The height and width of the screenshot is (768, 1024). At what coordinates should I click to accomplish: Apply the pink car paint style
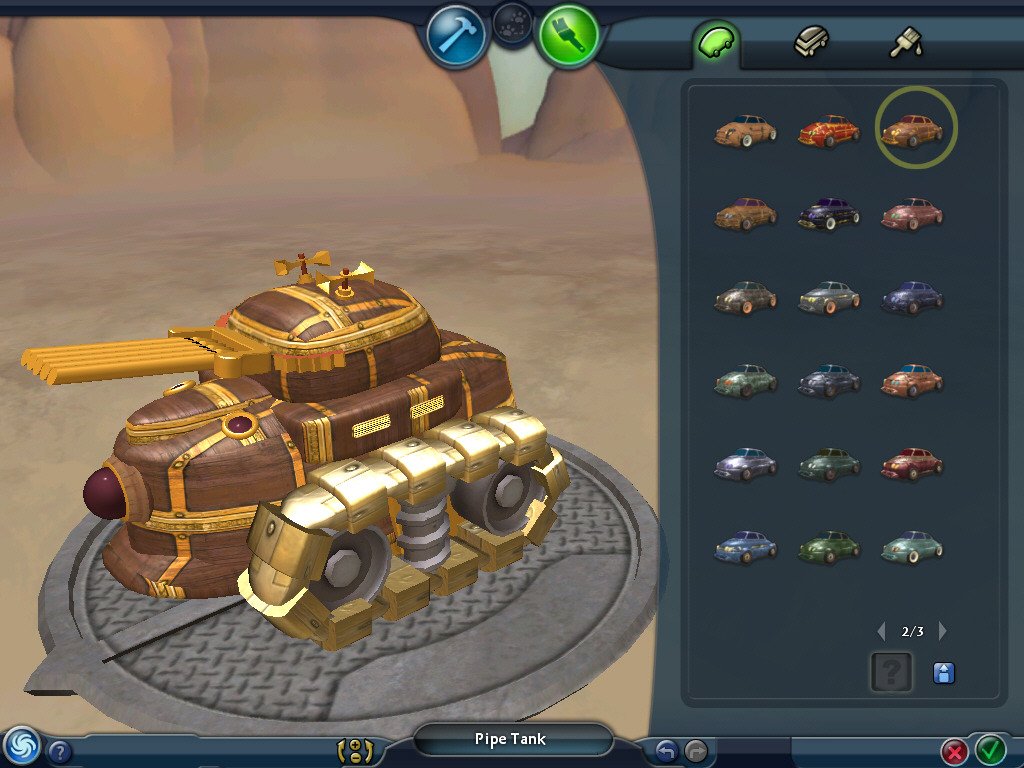[x=912, y=213]
